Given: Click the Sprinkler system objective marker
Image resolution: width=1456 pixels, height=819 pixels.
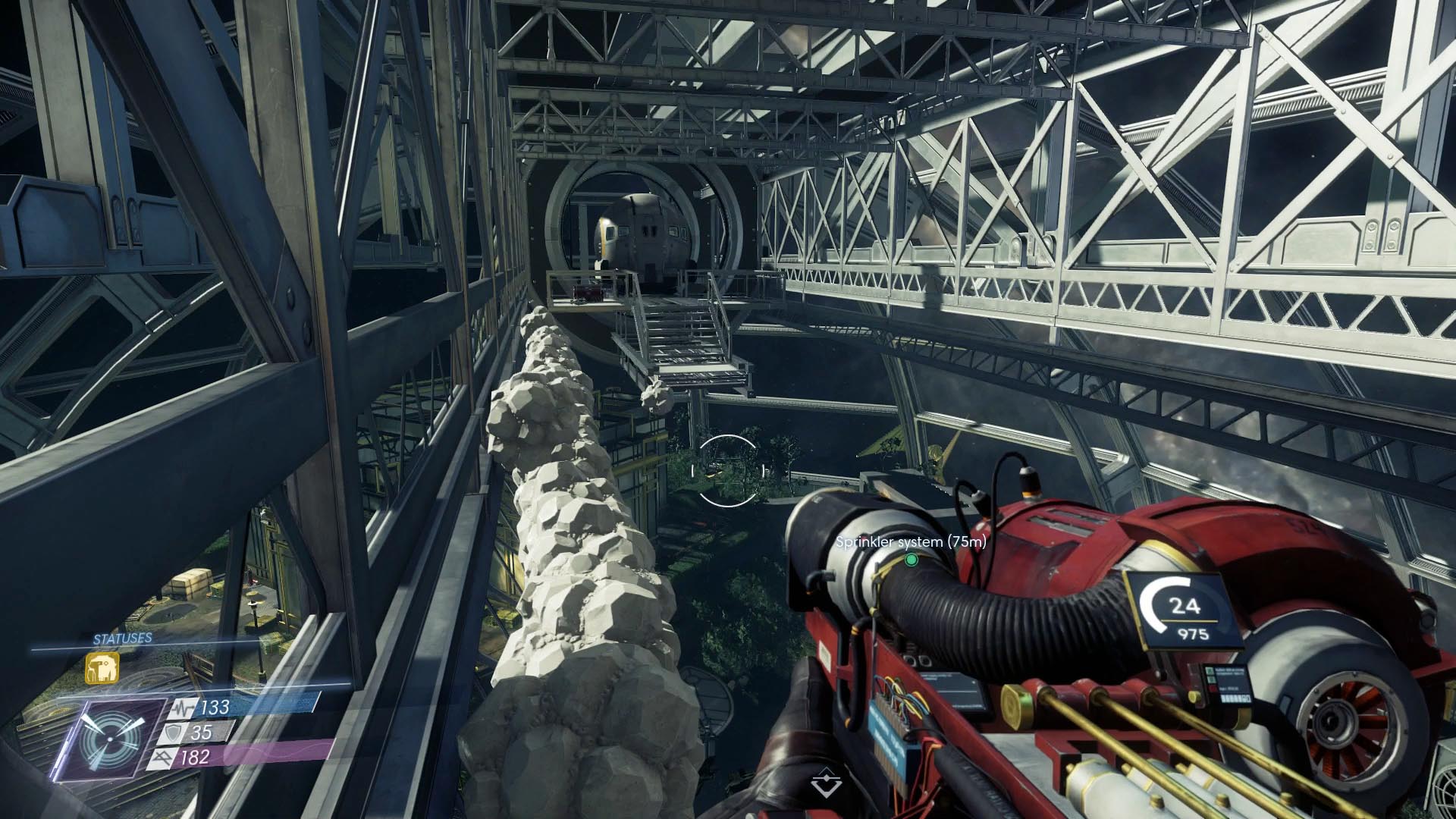Looking at the screenshot, I should tap(911, 560).
